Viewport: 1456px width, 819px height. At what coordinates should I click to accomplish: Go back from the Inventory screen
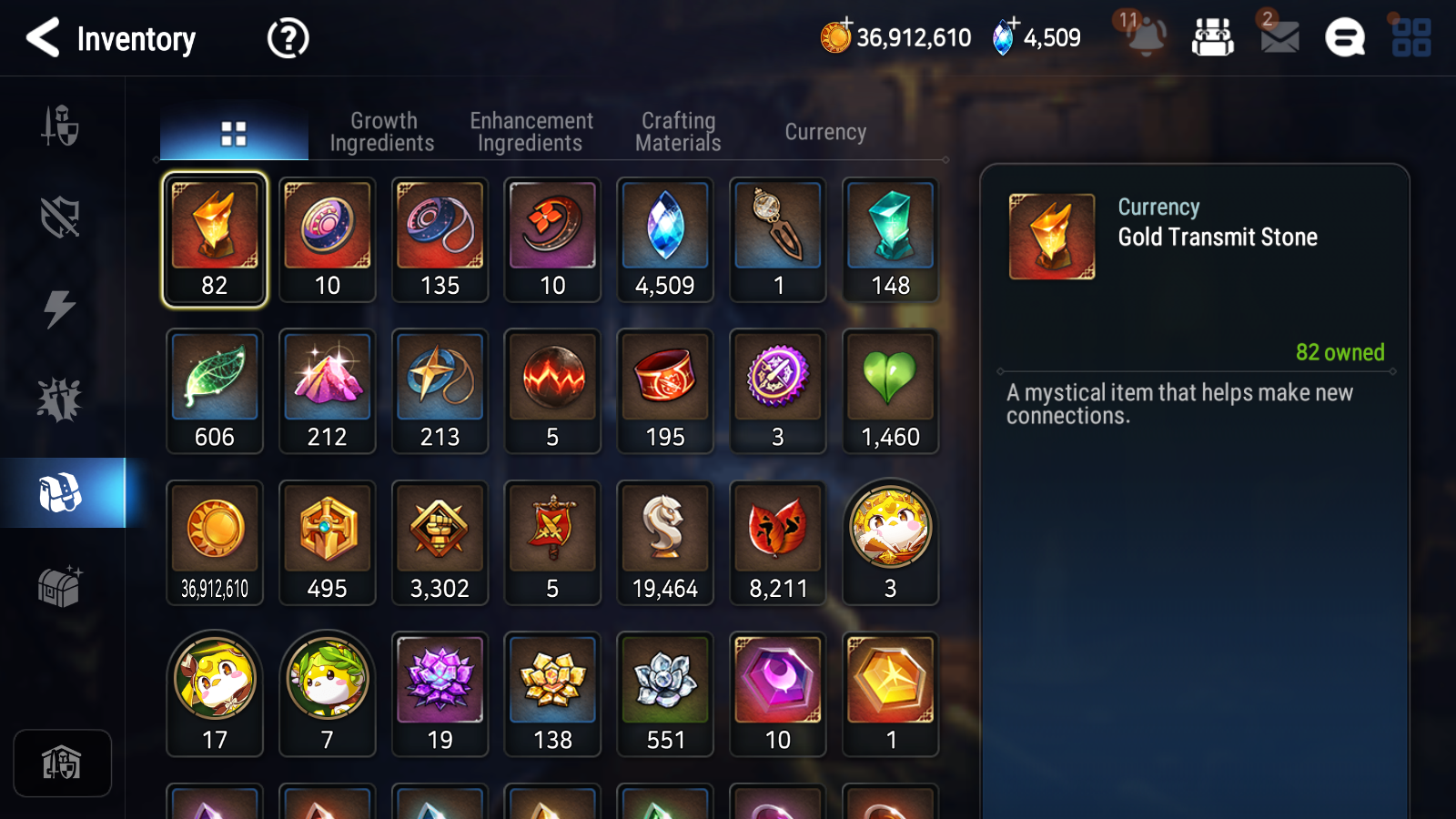pyautogui.click(x=44, y=38)
